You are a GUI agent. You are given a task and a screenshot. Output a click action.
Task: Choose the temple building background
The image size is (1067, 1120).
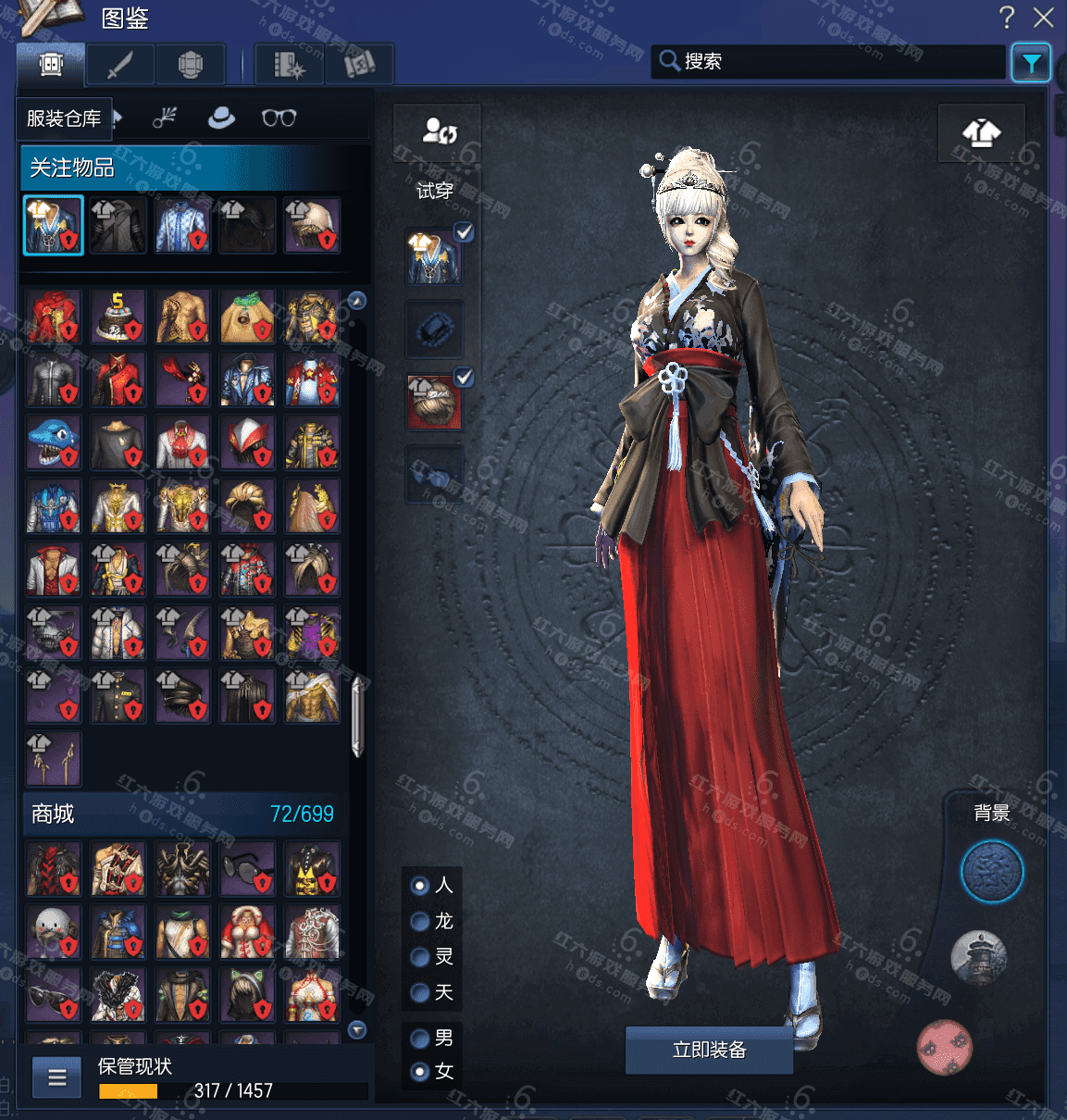[x=979, y=958]
